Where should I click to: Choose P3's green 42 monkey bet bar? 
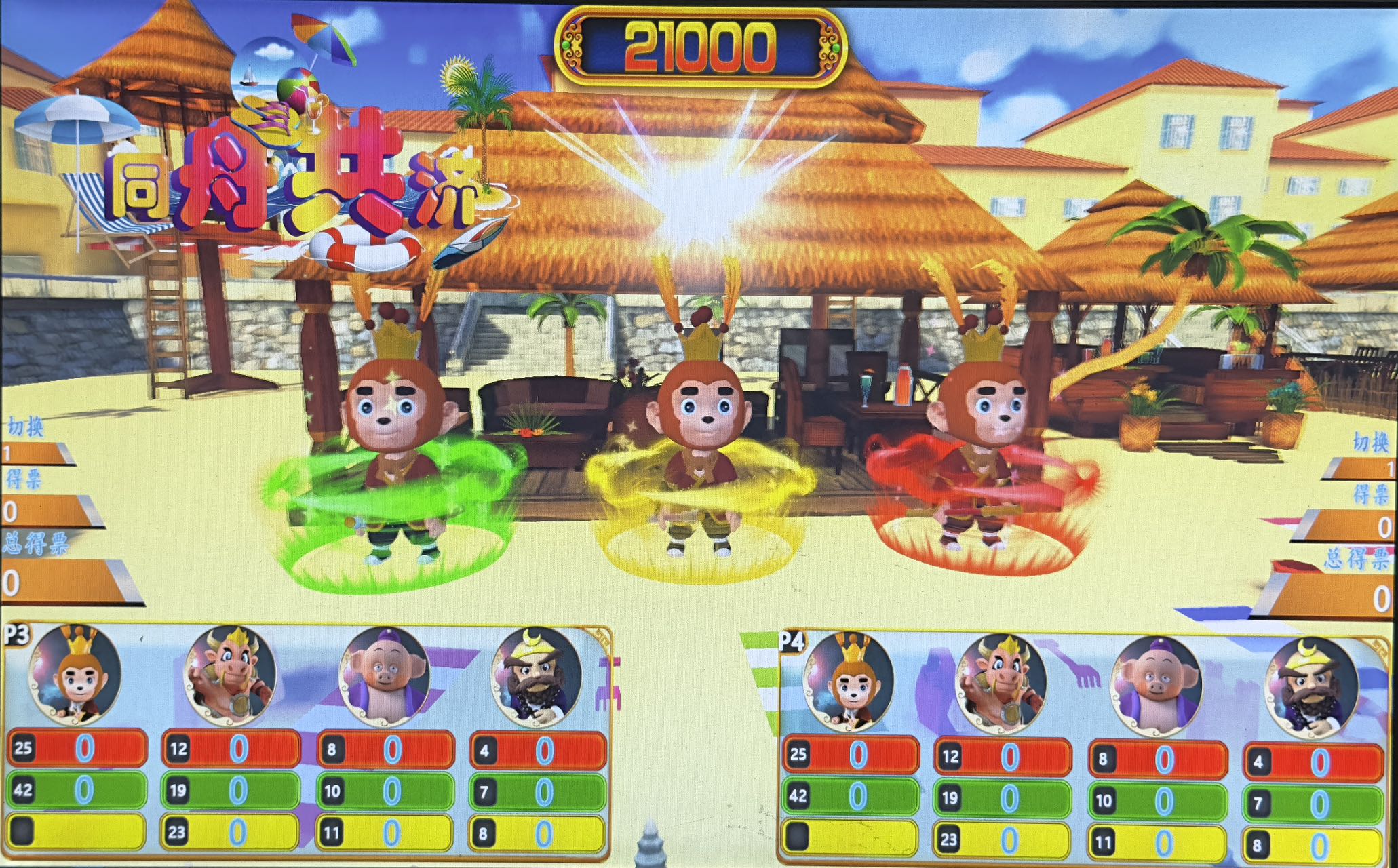77,791
